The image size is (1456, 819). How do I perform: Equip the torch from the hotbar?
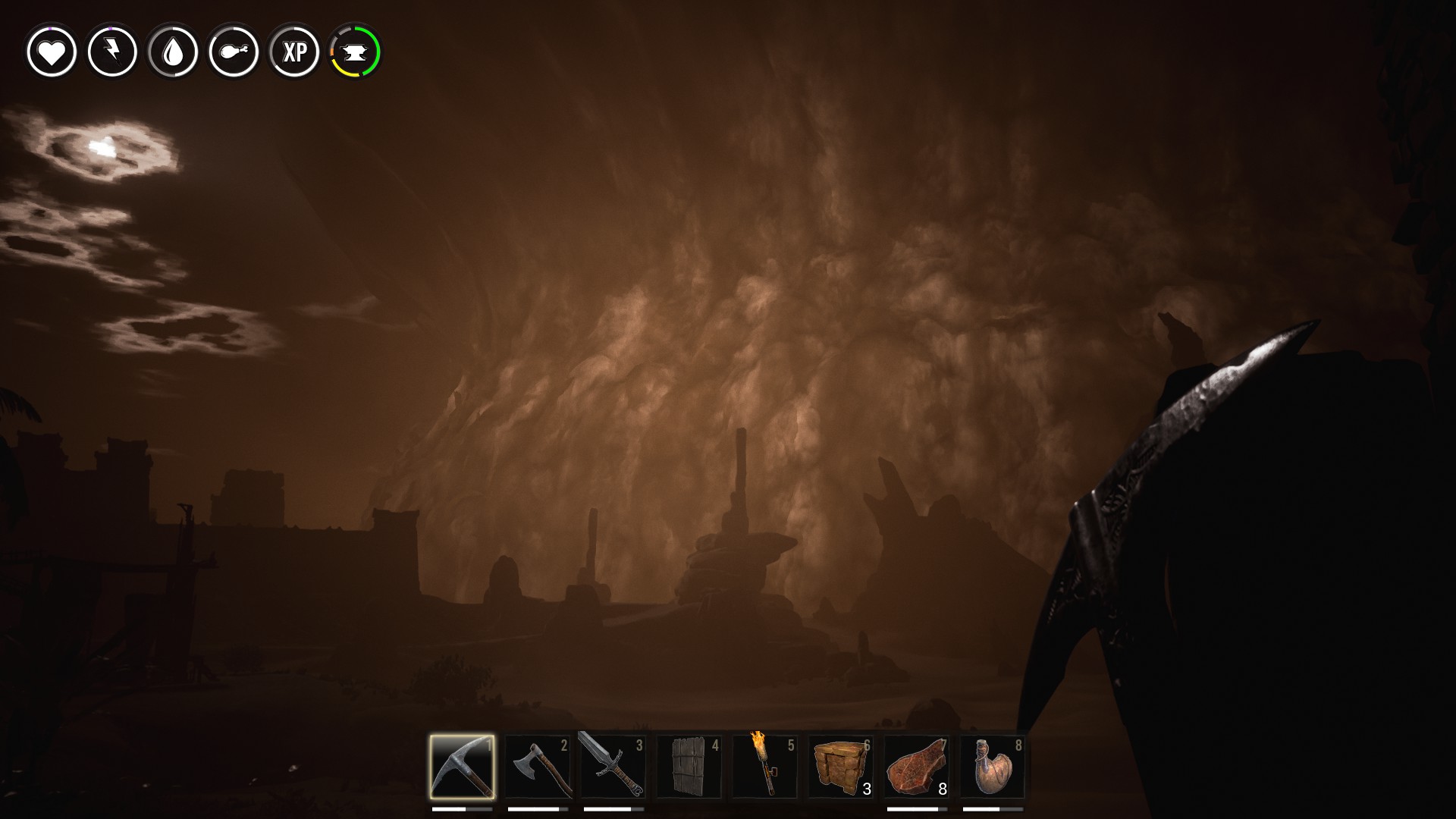coord(765,767)
